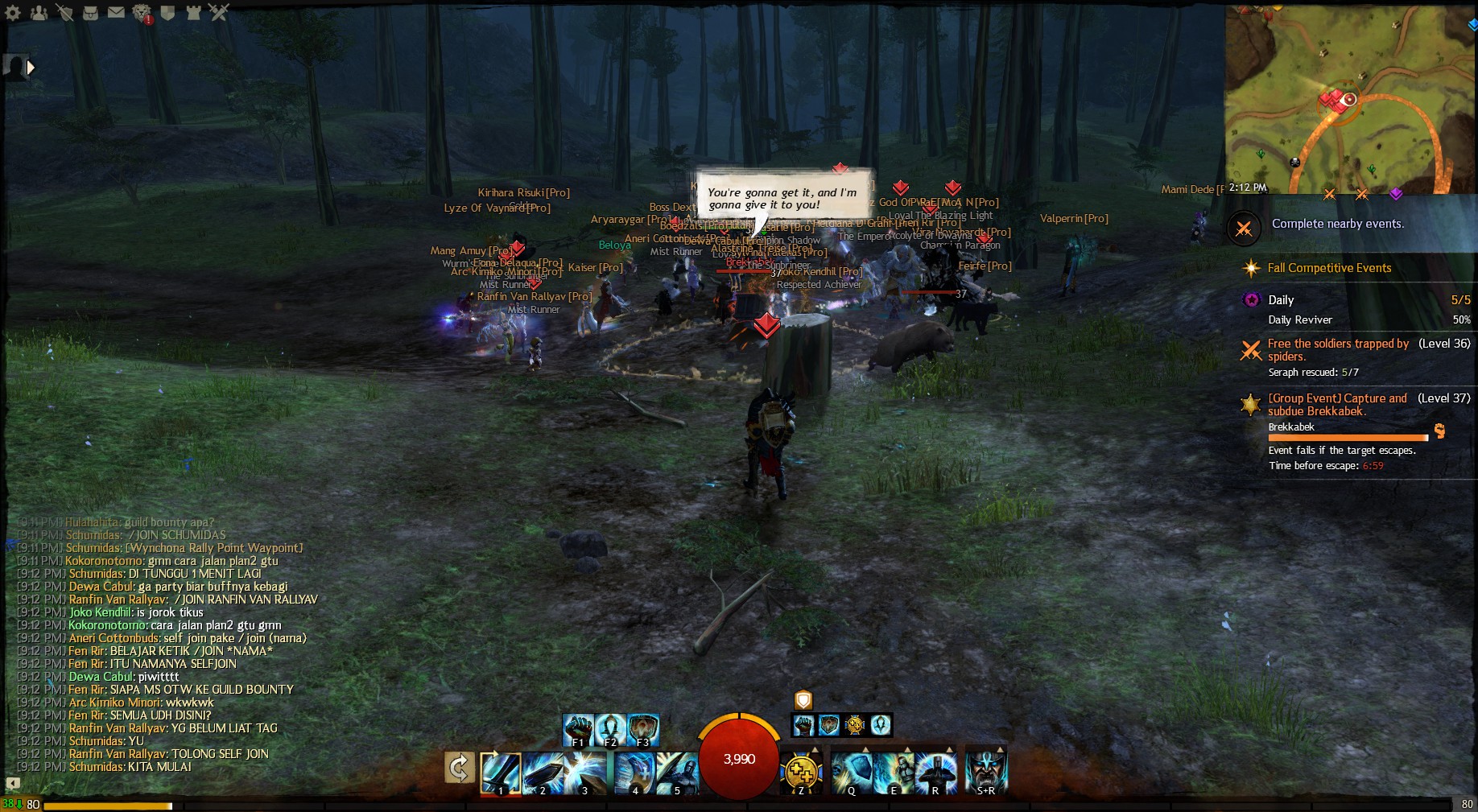Click the Brekkabek capture progress bar
Viewport: 1478px width, 812px height.
pyautogui.click(x=1348, y=437)
